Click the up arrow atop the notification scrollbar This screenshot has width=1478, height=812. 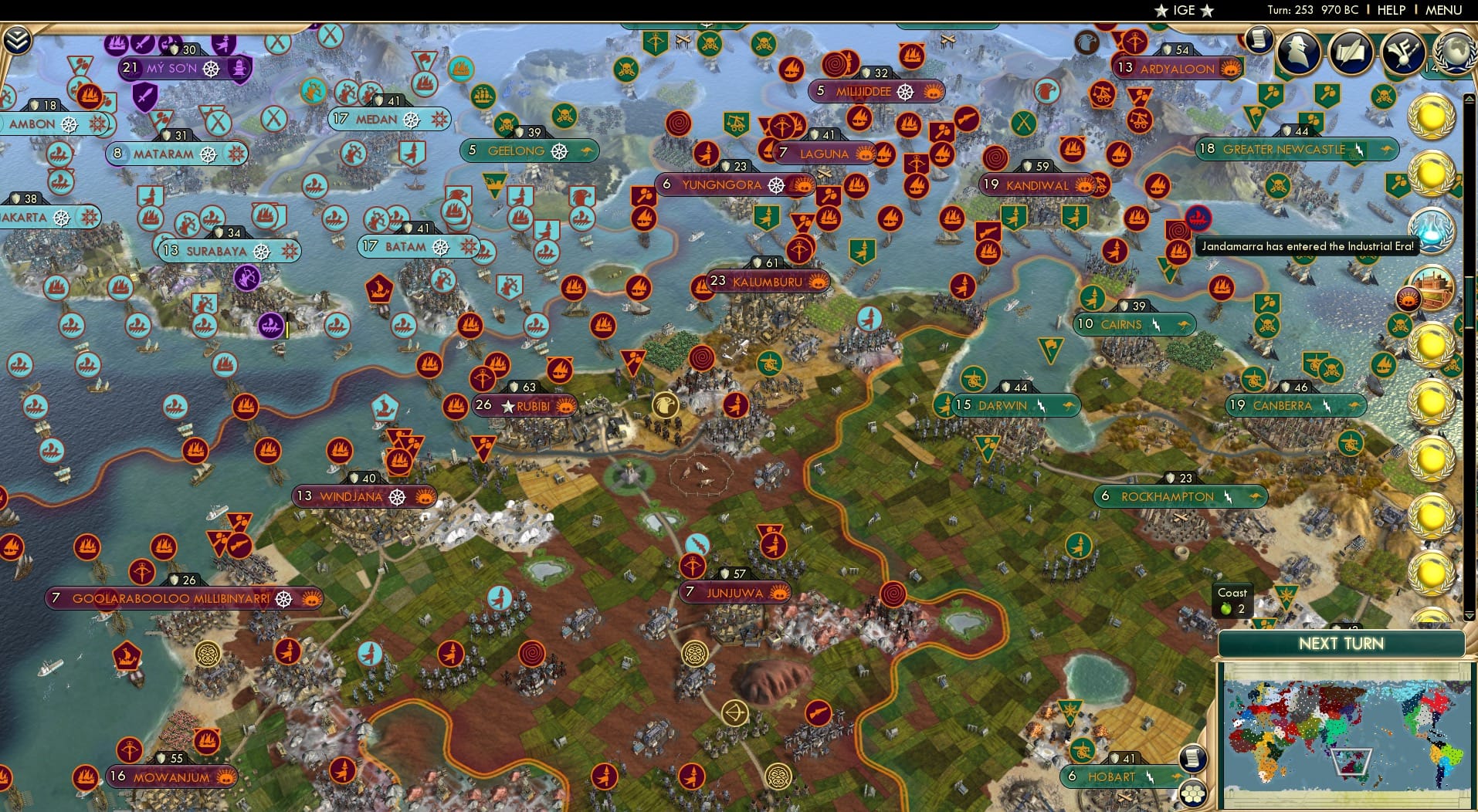pyautogui.click(x=1468, y=98)
